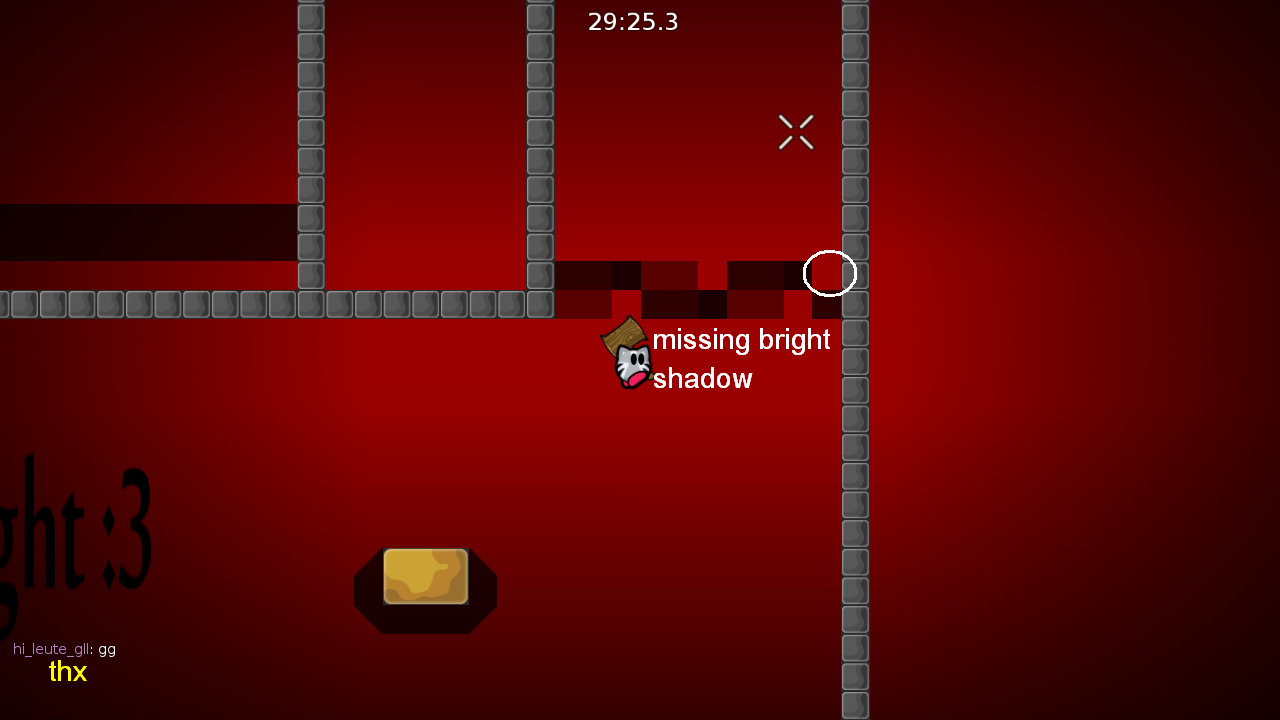Click the brown hat on the tee
Image resolution: width=1280 pixels, height=720 pixels.
pos(623,335)
